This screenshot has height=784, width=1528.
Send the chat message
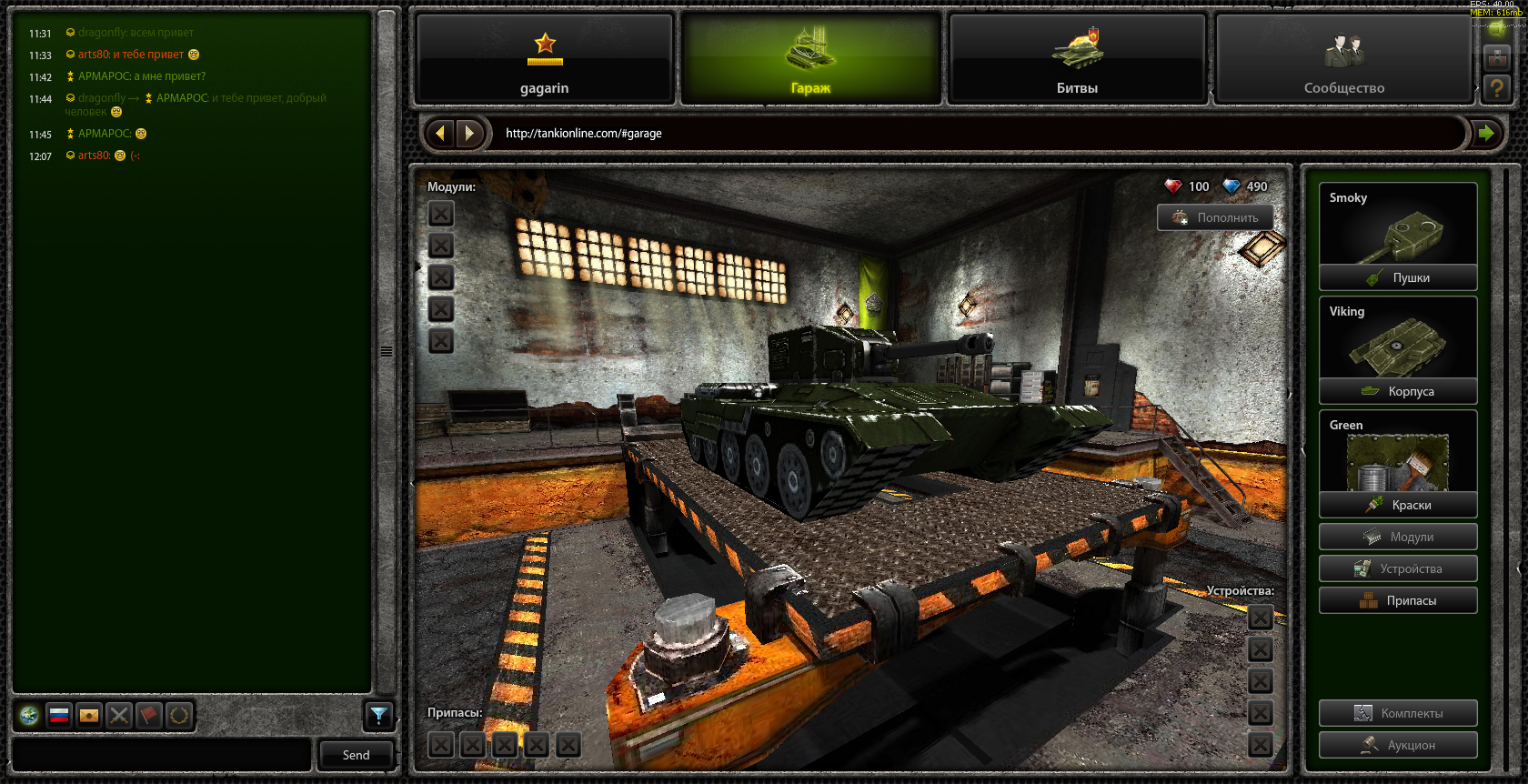356,755
